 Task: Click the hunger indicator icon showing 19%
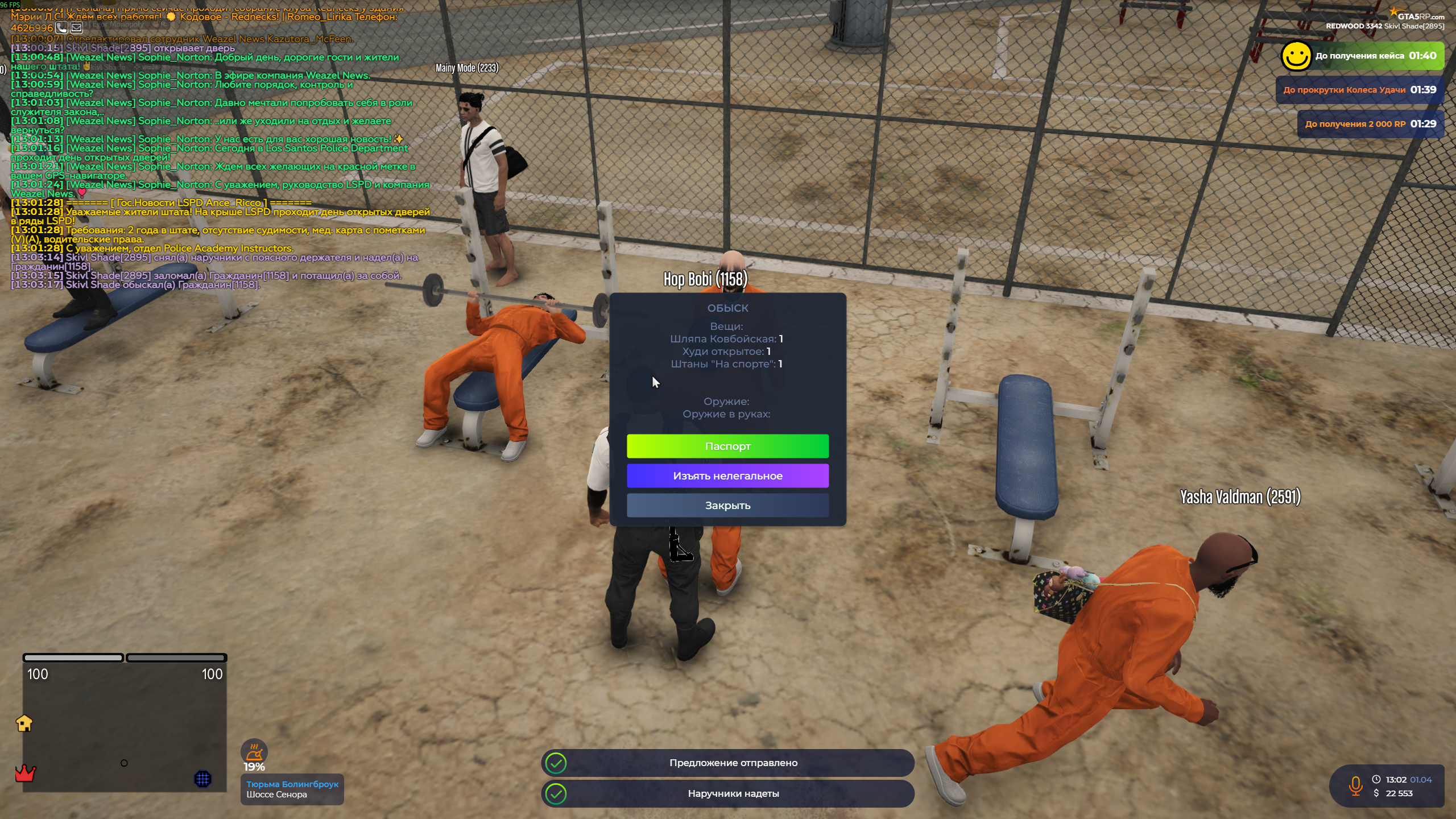coord(254,752)
